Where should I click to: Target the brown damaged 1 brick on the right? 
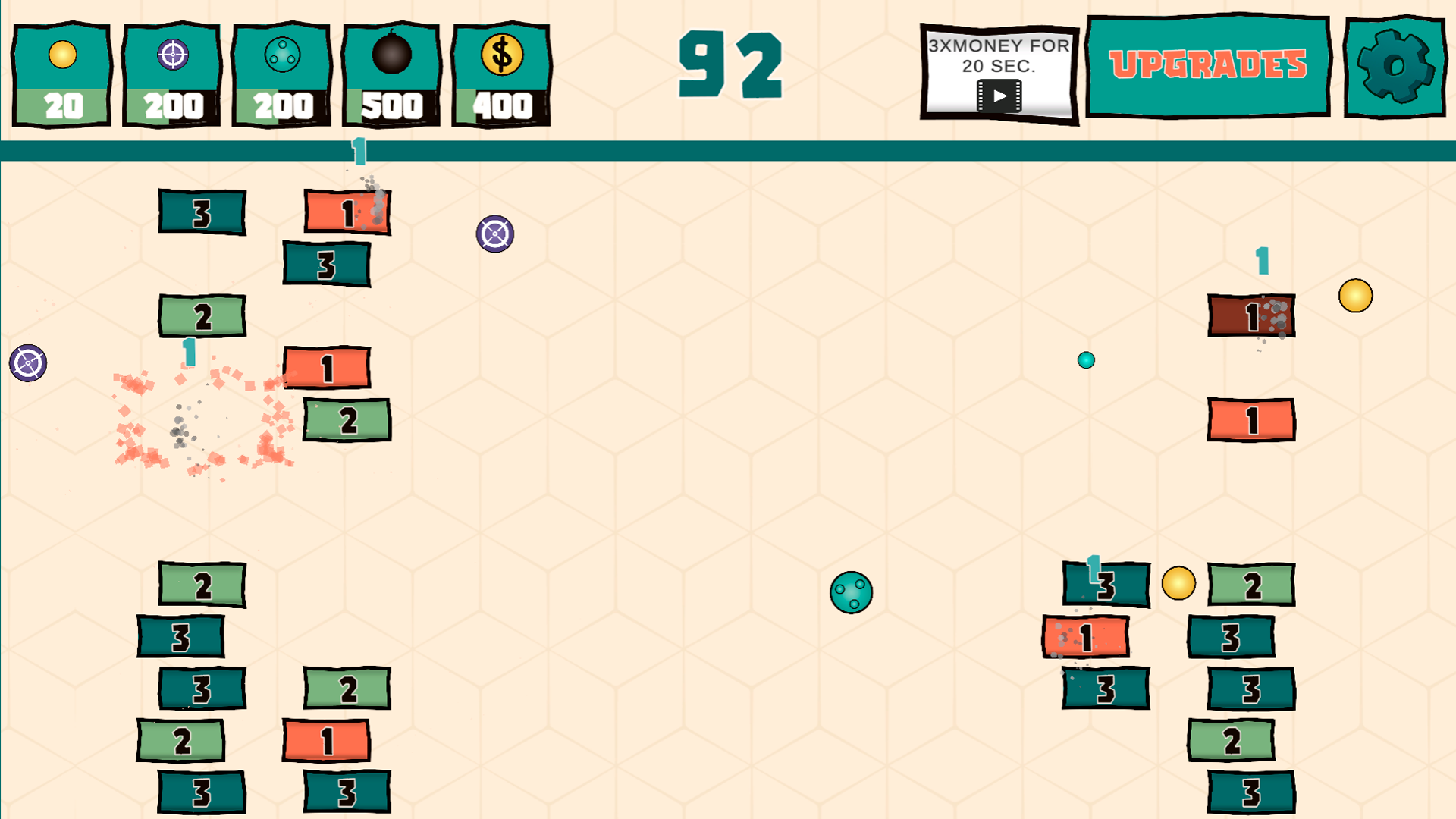pos(1251,317)
